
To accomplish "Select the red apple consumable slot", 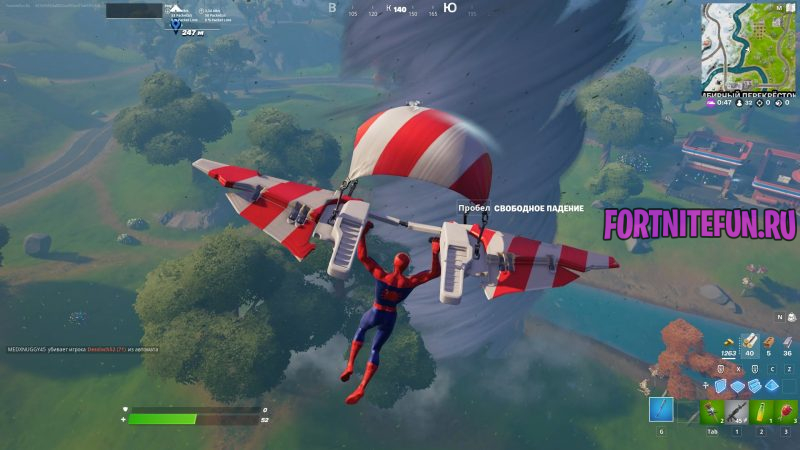I will [x=786, y=410].
